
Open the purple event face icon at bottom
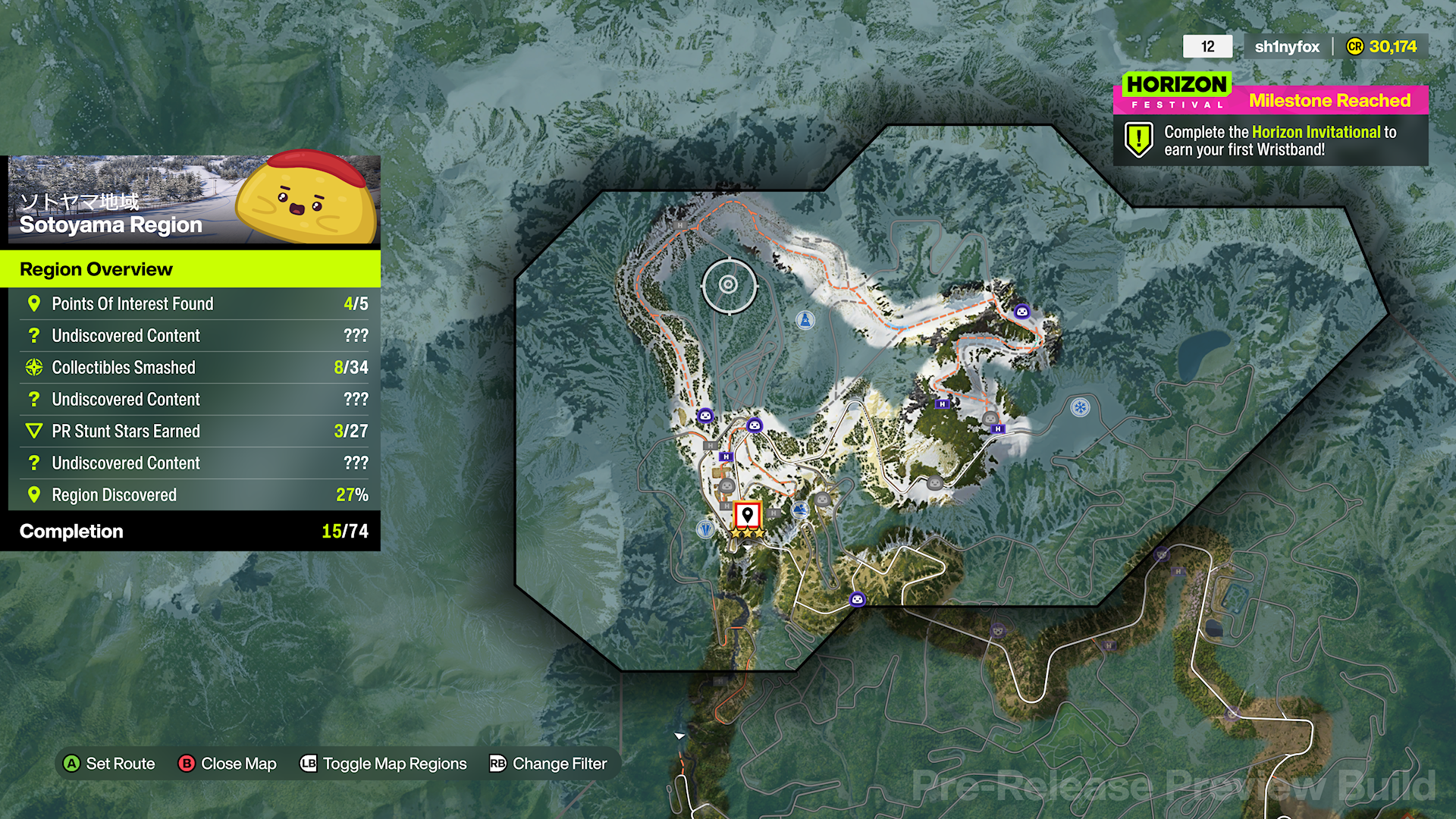pos(857,599)
